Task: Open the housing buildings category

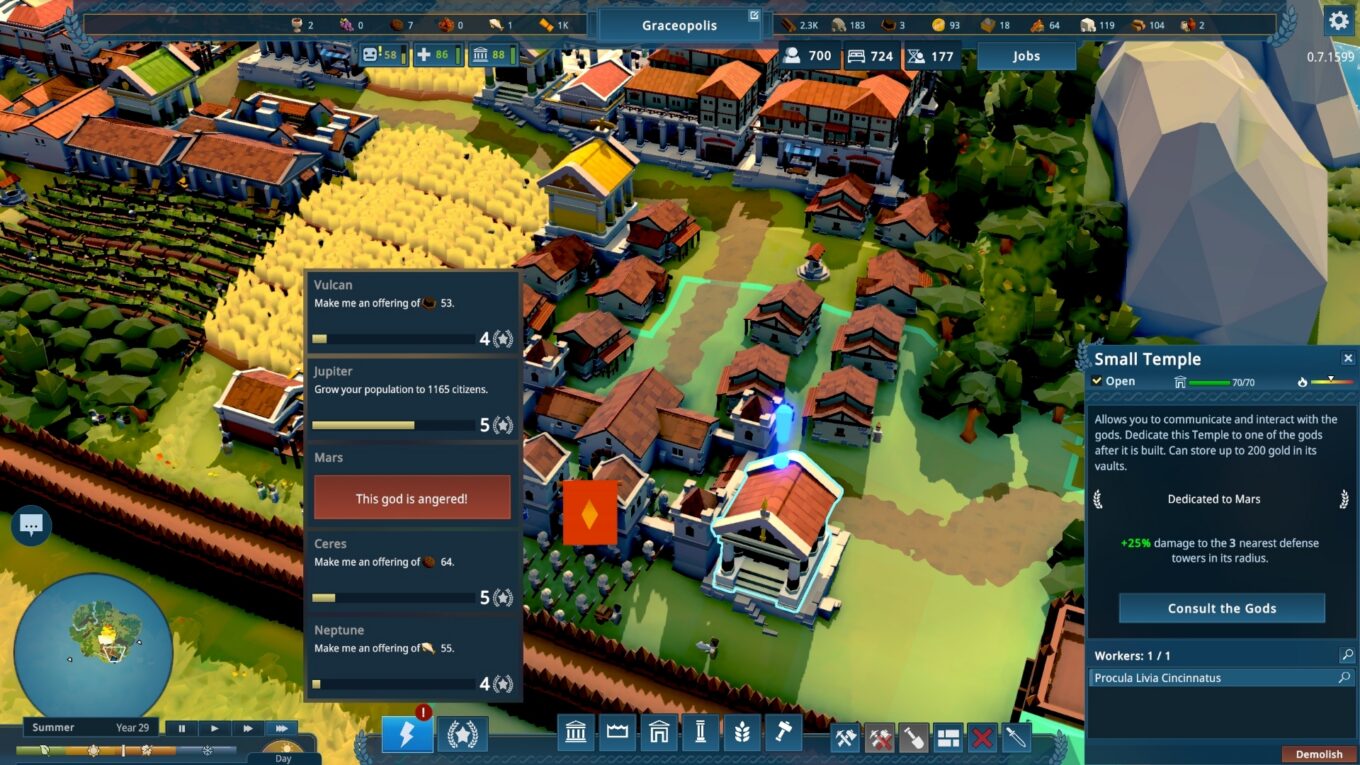Action: click(660, 731)
